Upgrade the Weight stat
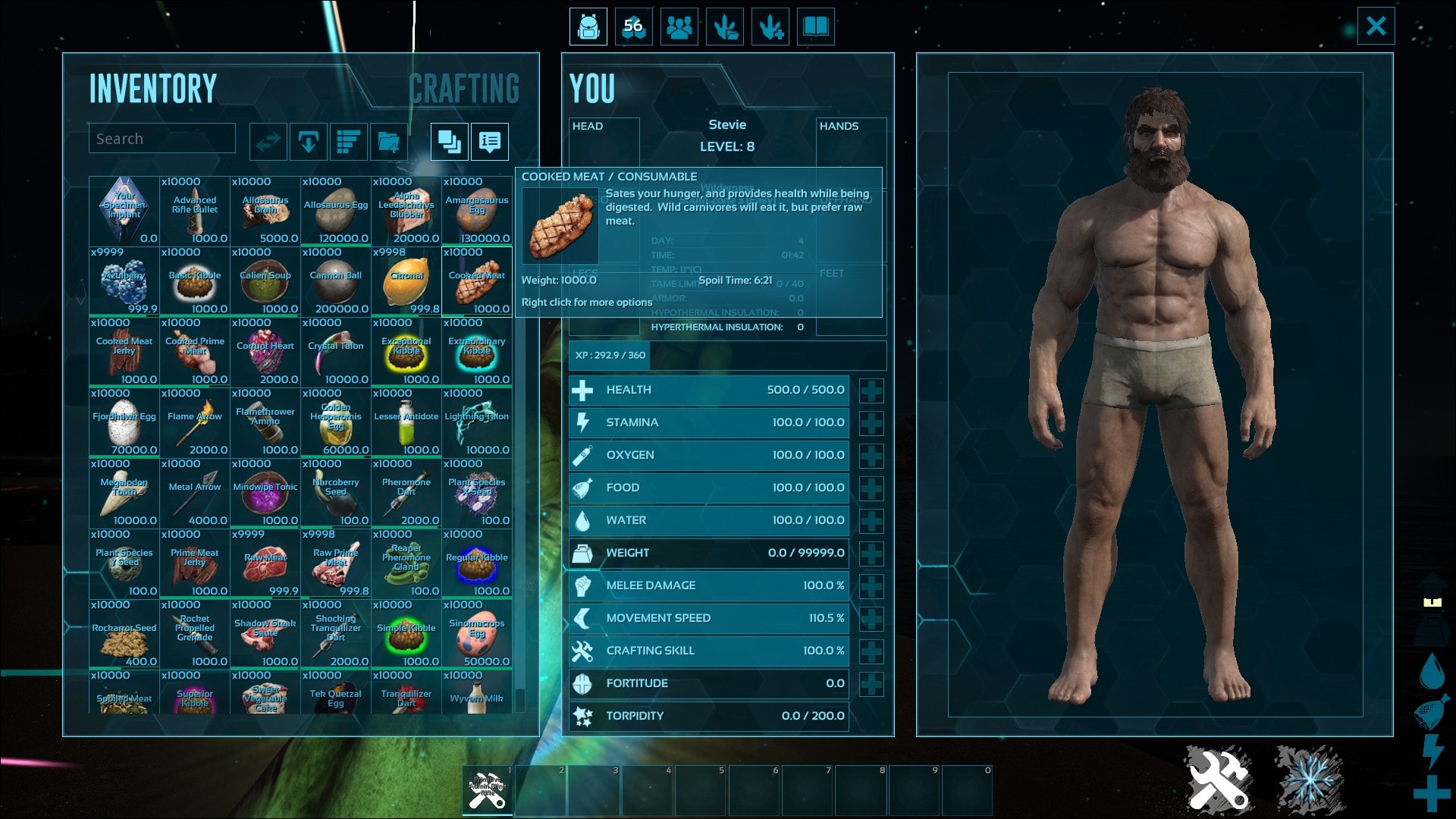Screen dimensions: 1456x819 (x=871, y=554)
